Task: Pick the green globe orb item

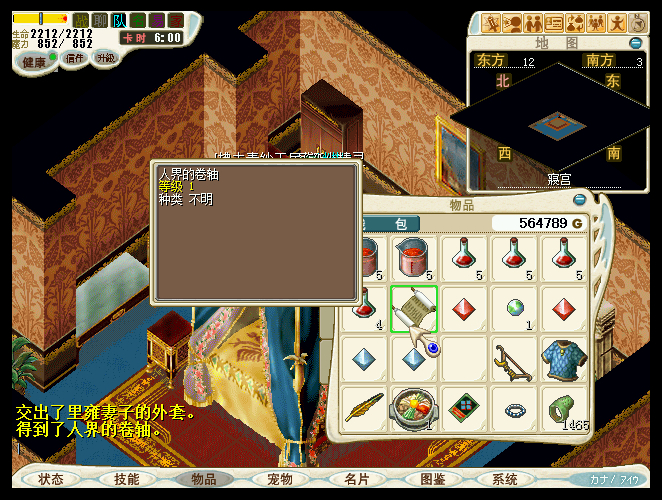Action: pos(514,308)
